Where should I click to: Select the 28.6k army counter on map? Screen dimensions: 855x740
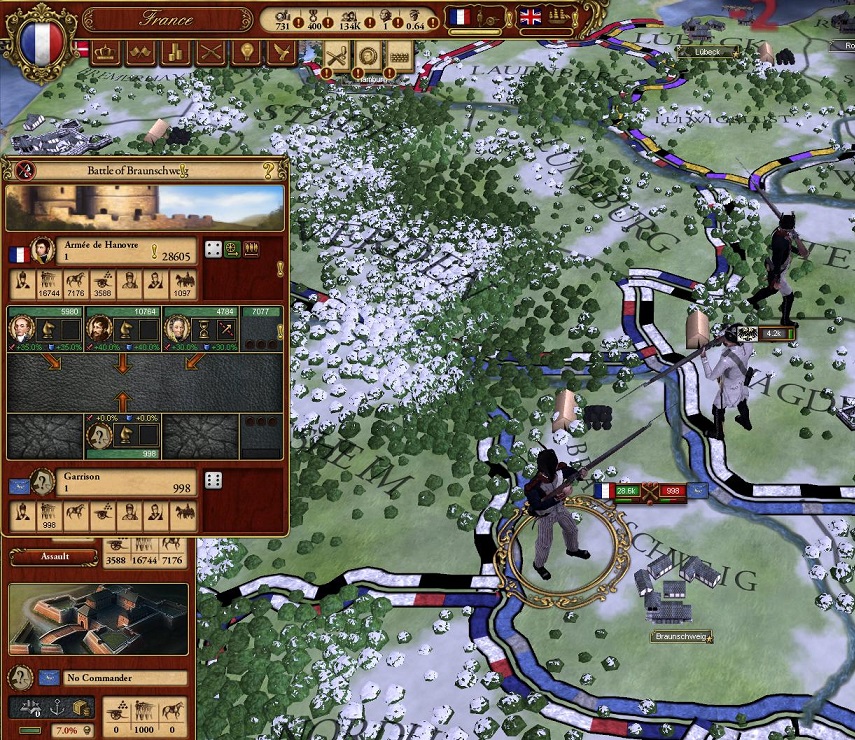click(628, 491)
